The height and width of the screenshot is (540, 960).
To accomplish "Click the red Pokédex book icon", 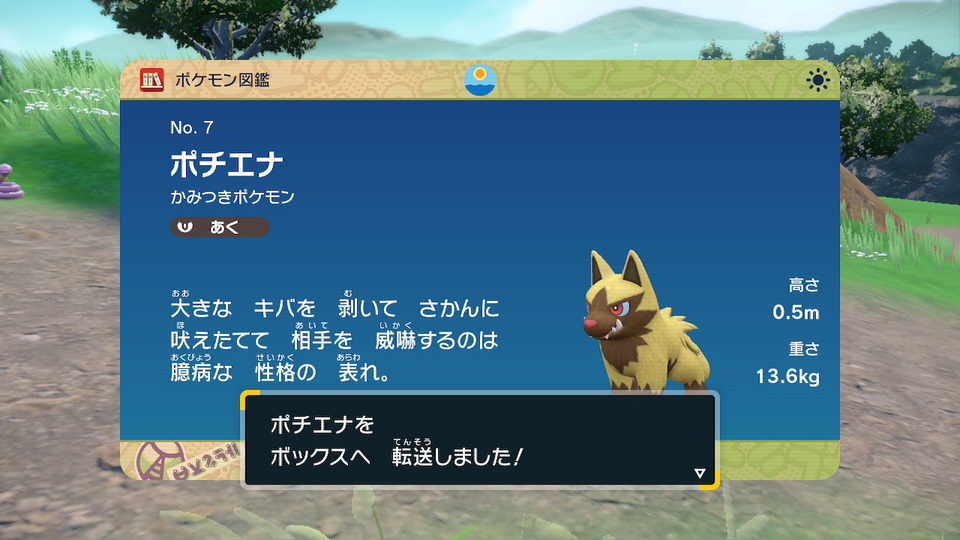I will (x=152, y=80).
